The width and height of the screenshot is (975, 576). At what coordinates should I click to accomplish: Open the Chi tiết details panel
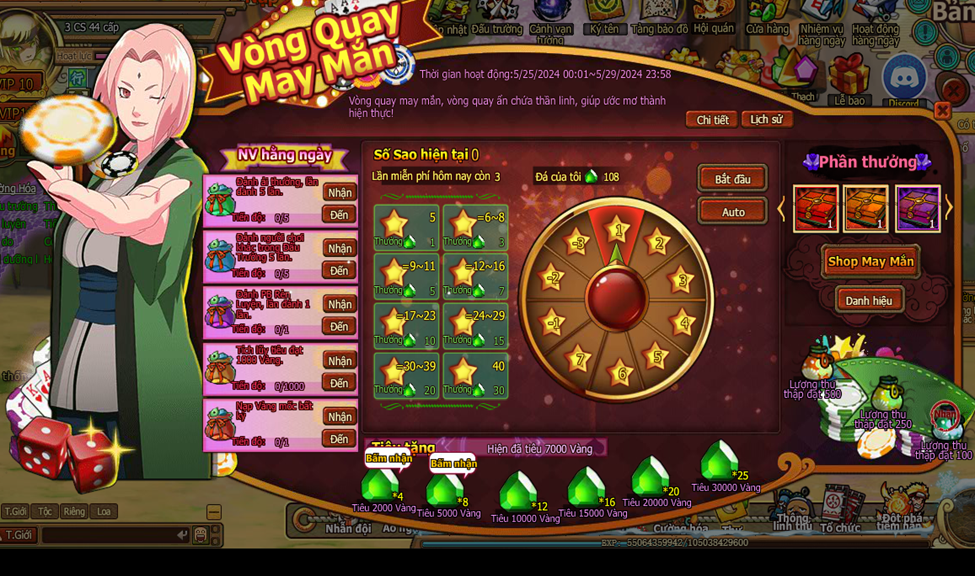click(x=712, y=120)
